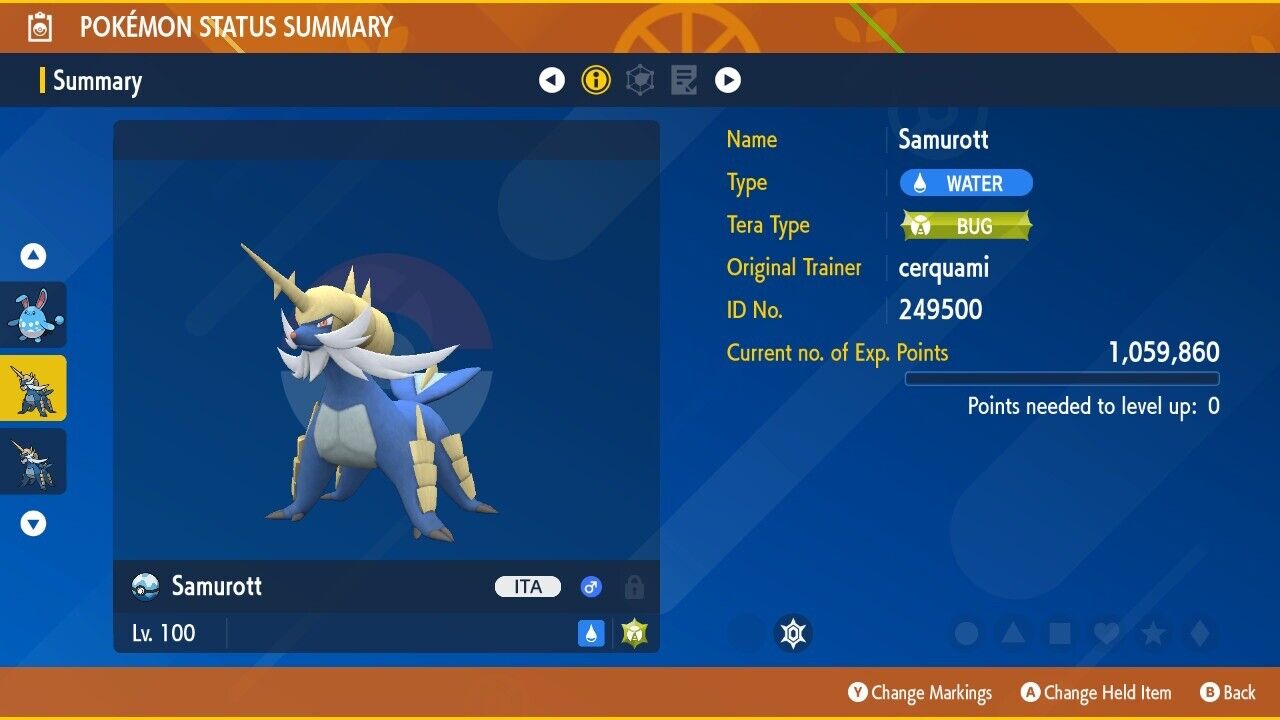Show the previous Pokémon with up arrow
Image resolution: width=1280 pixels, height=720 pixels.
[33, 256]
